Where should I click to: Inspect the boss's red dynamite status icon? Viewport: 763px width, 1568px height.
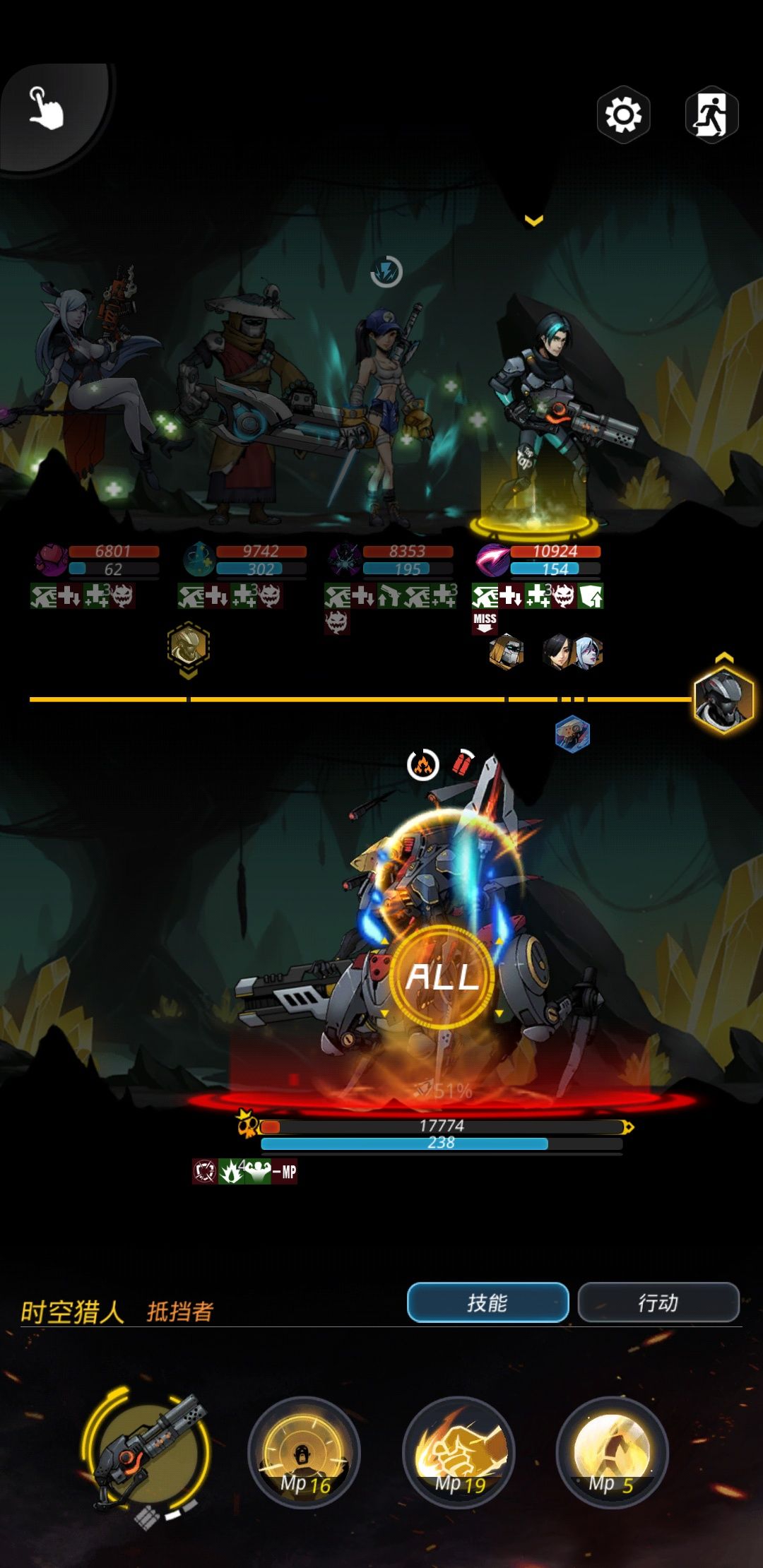[463, 763]
